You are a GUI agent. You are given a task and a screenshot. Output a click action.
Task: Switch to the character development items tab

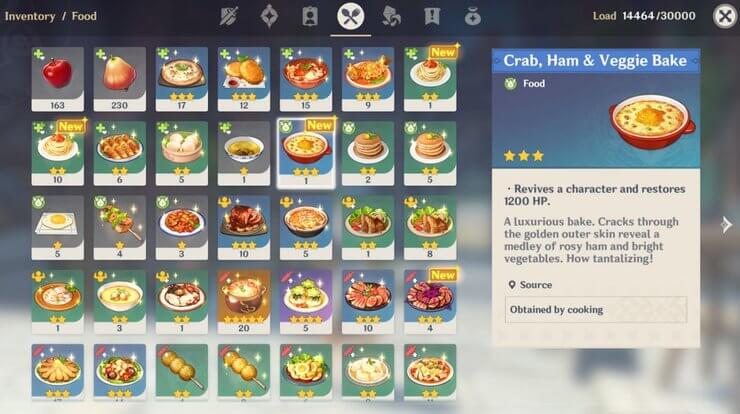(310, 16)
